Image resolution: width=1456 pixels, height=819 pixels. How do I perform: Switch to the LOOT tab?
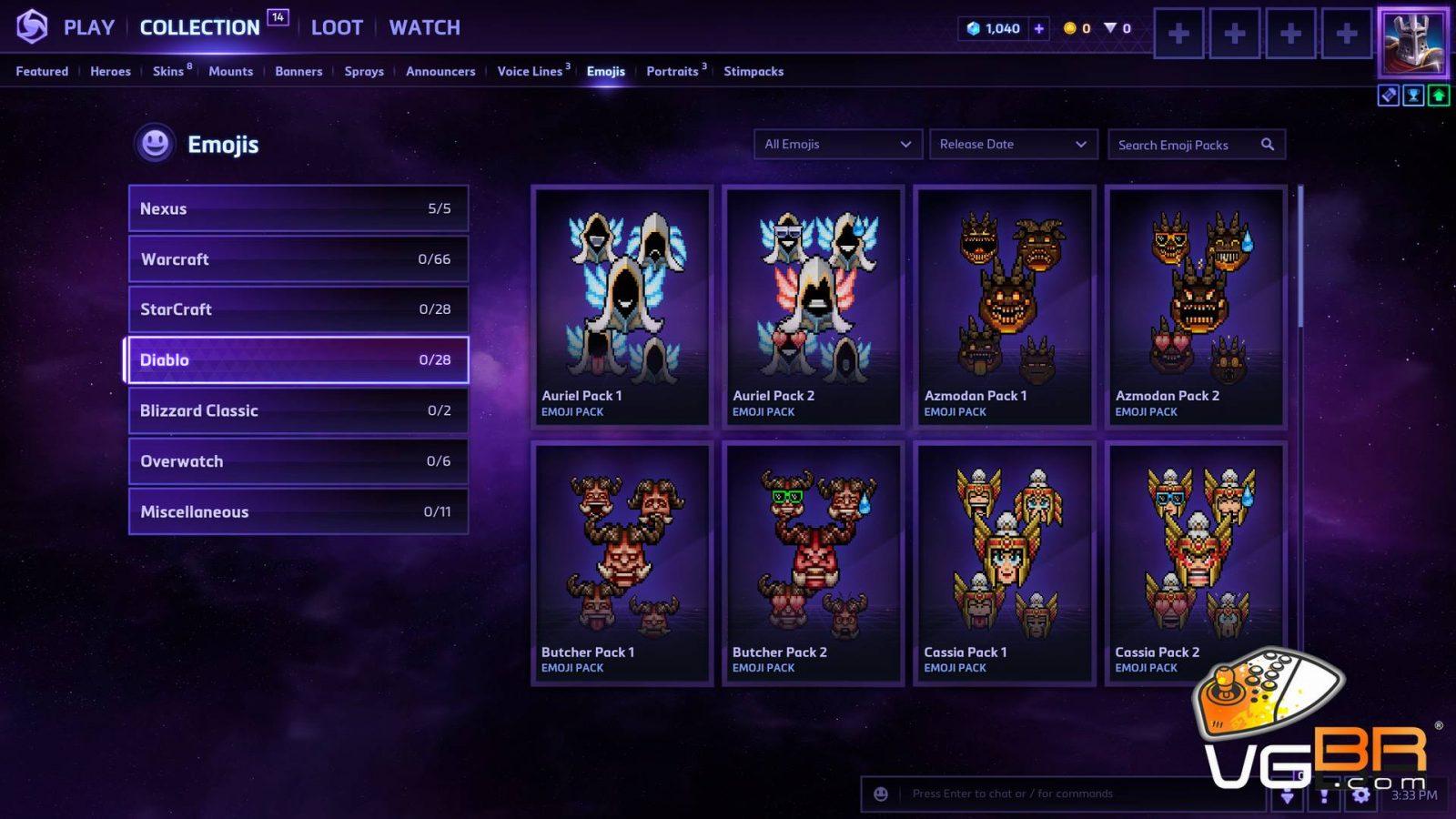coord(337,27)
